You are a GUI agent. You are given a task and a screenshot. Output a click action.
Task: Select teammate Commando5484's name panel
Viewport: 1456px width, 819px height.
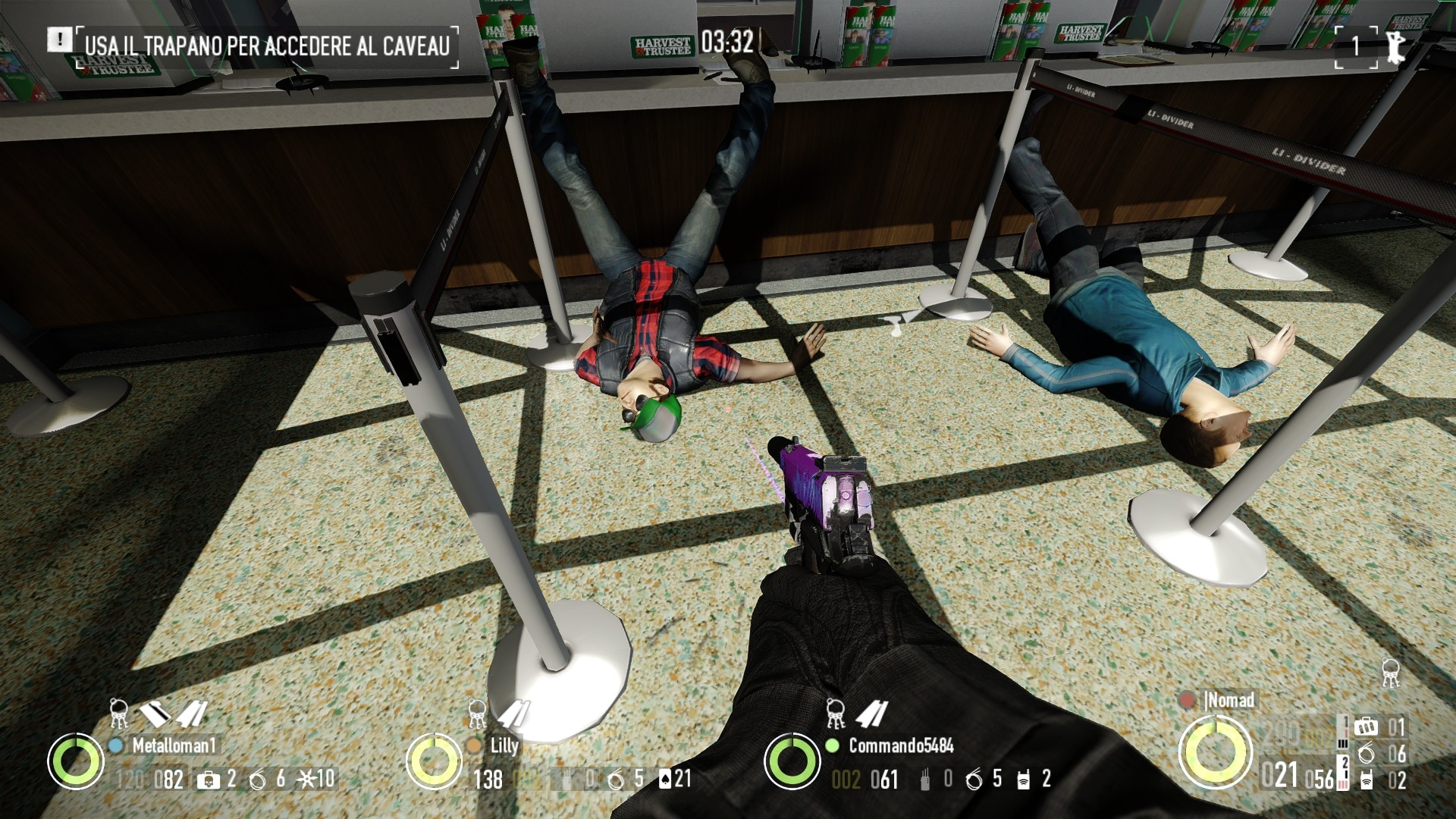click(900, 745)
